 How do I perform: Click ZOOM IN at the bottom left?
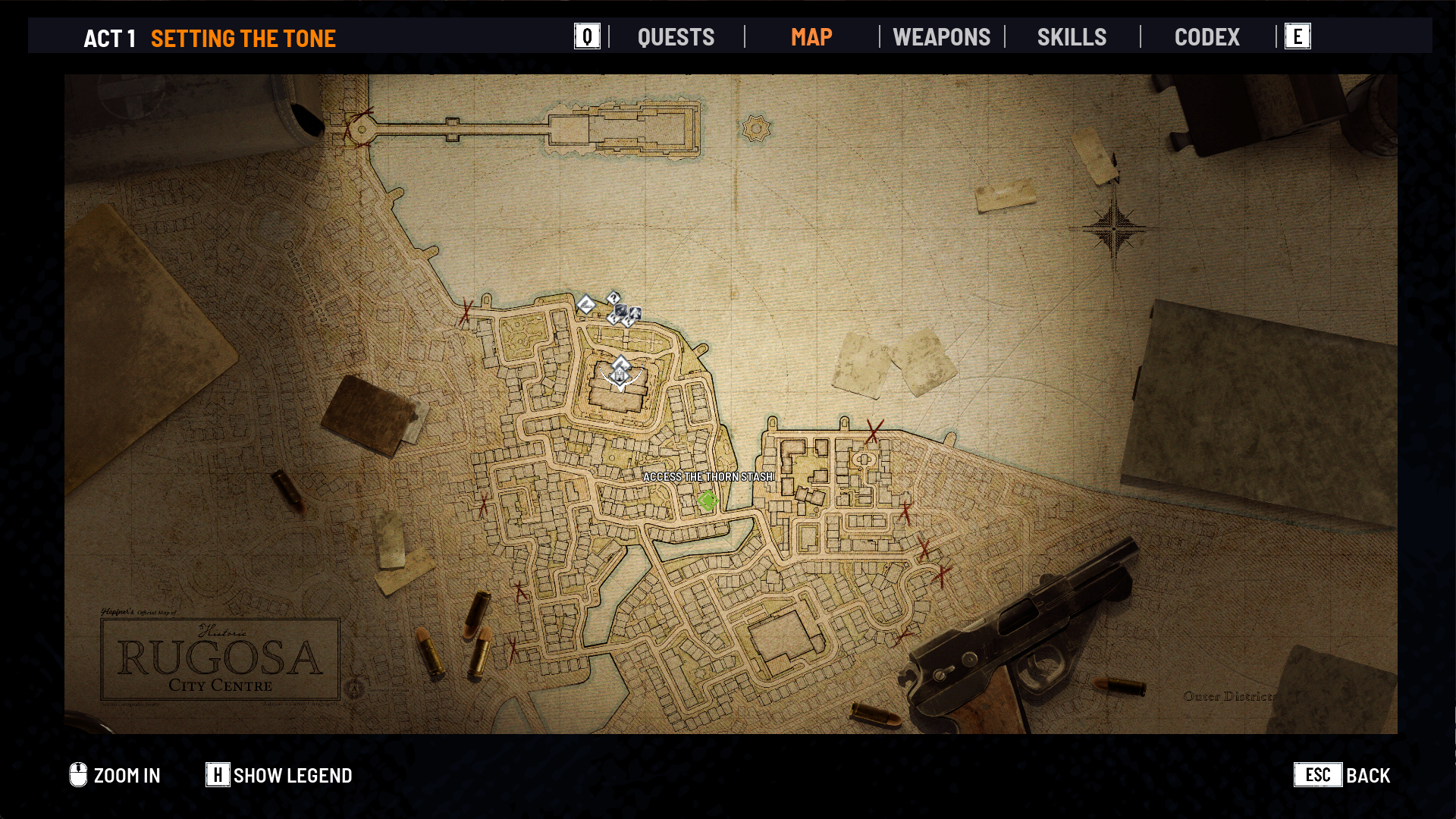point(127,775)
